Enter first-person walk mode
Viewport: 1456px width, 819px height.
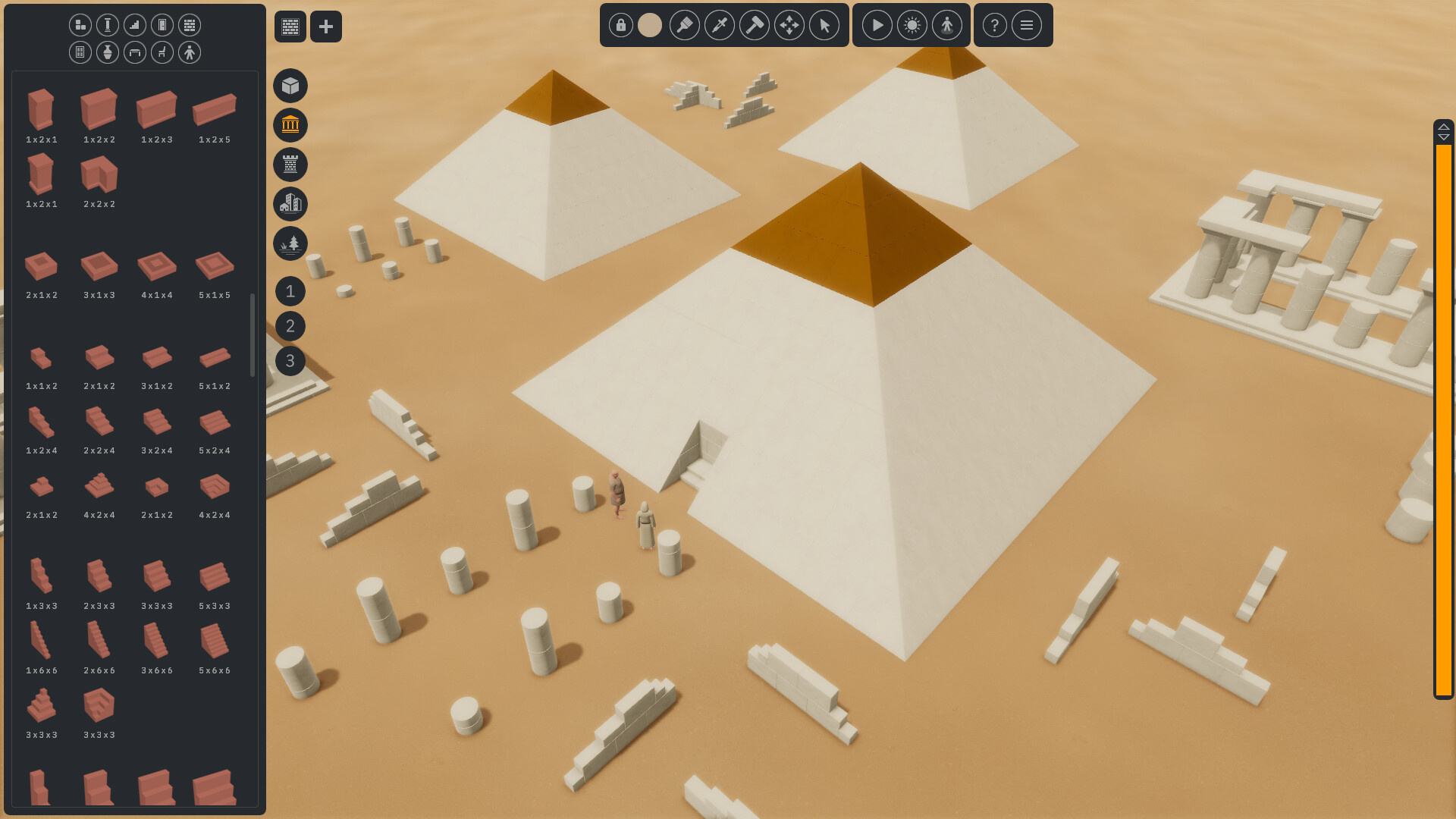pyautogui.click(x=947, y=25)
